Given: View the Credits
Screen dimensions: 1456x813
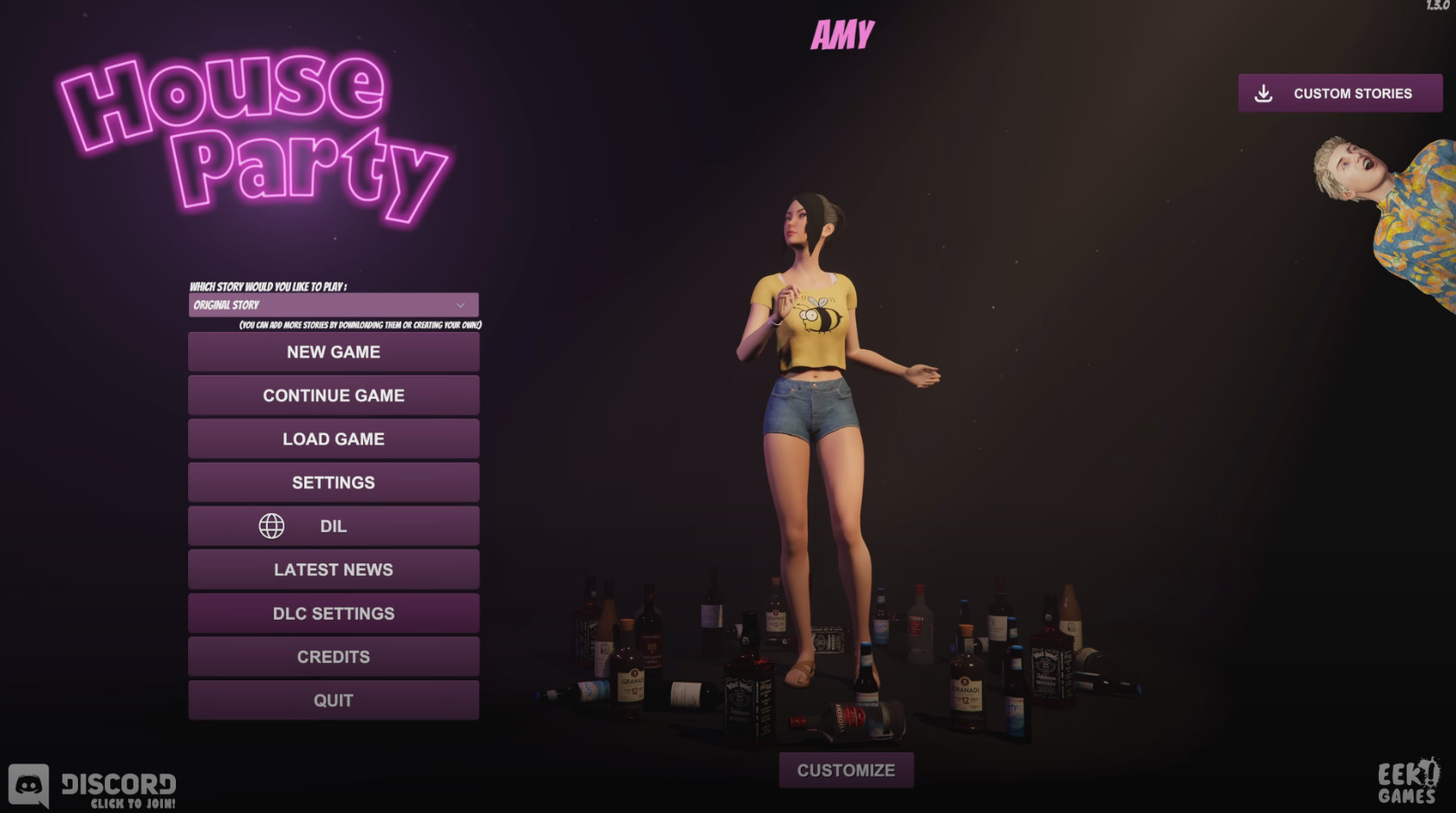Looking at the screenshot, I should pos(334,657).
